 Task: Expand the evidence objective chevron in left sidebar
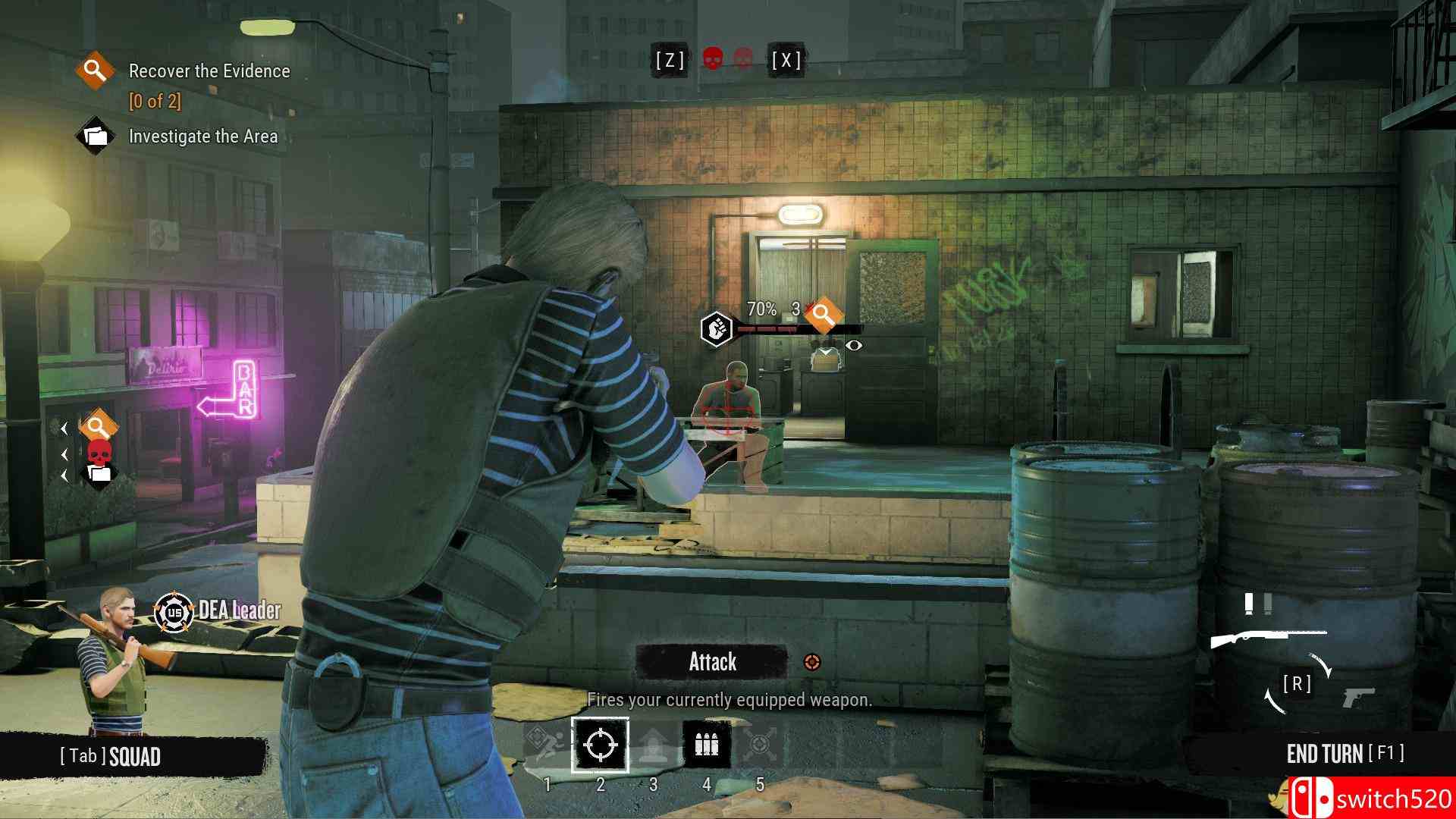[x=64, y=429]
